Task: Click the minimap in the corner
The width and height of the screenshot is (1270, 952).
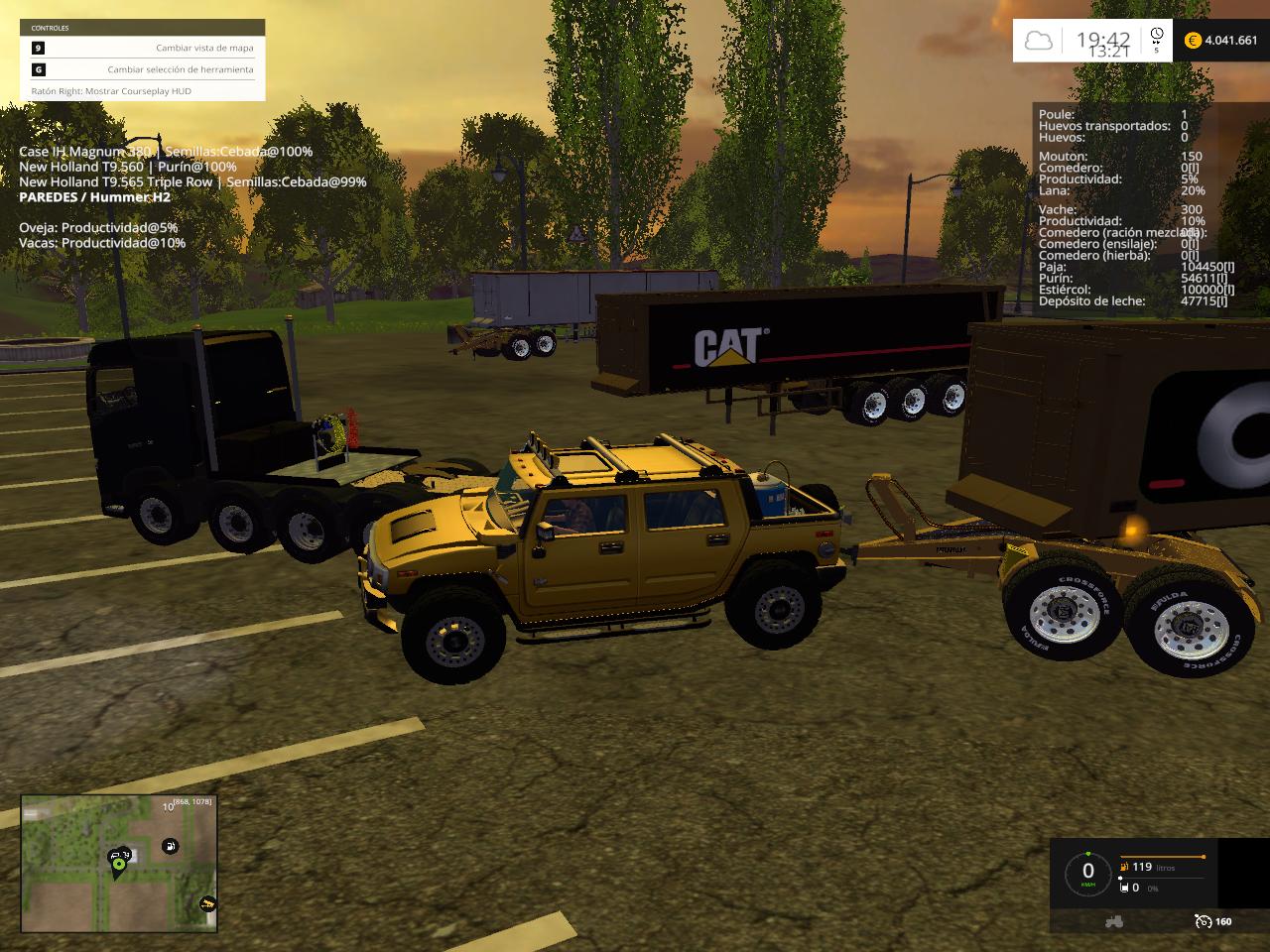Action: click(x=119, y=864)
